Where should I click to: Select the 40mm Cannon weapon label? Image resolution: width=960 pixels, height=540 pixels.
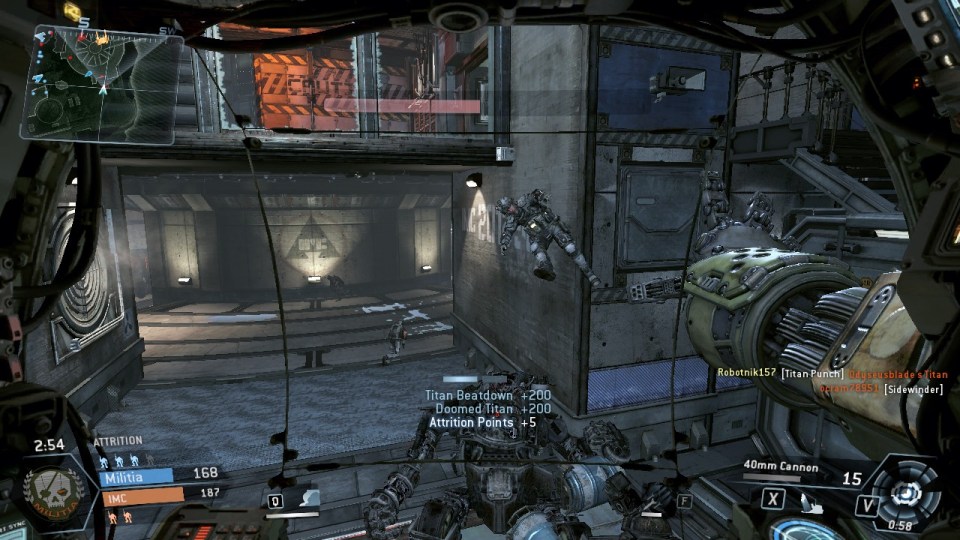click(x=781, y=466)
